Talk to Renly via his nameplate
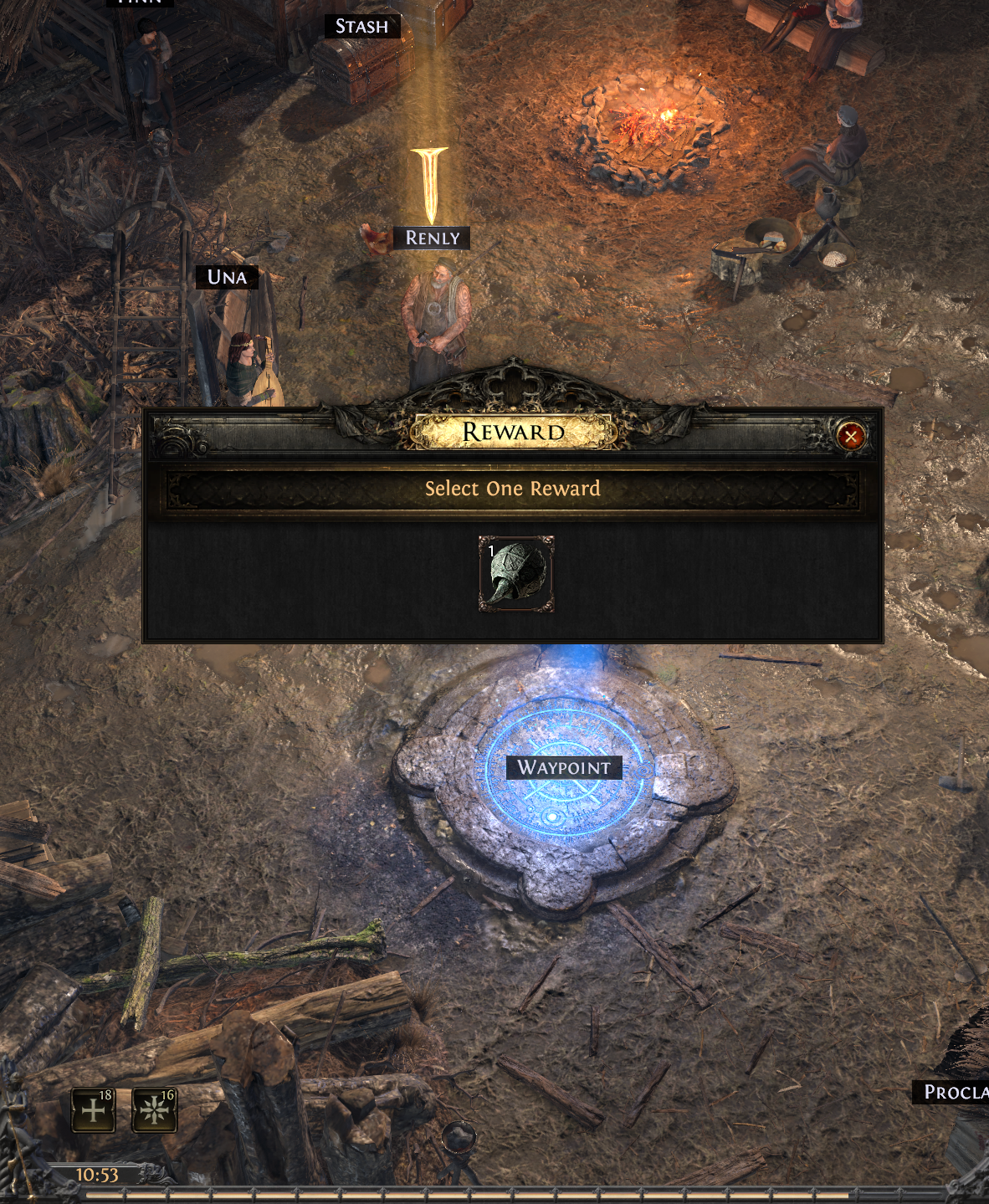Image resolution: width=989 pixels, height=1204 pixels. point(432,238)
